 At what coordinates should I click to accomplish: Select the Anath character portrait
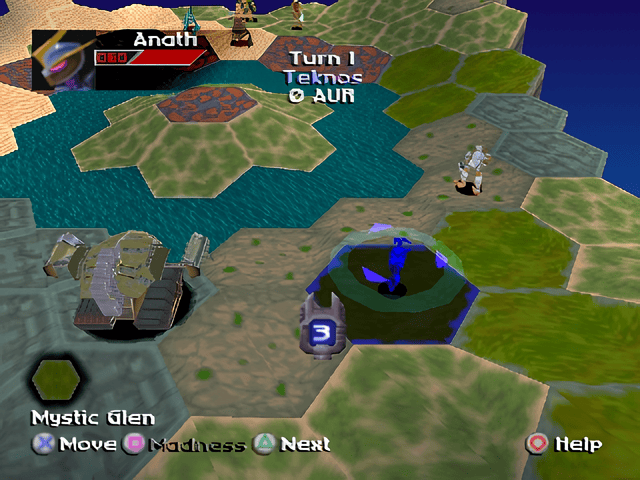62,59
